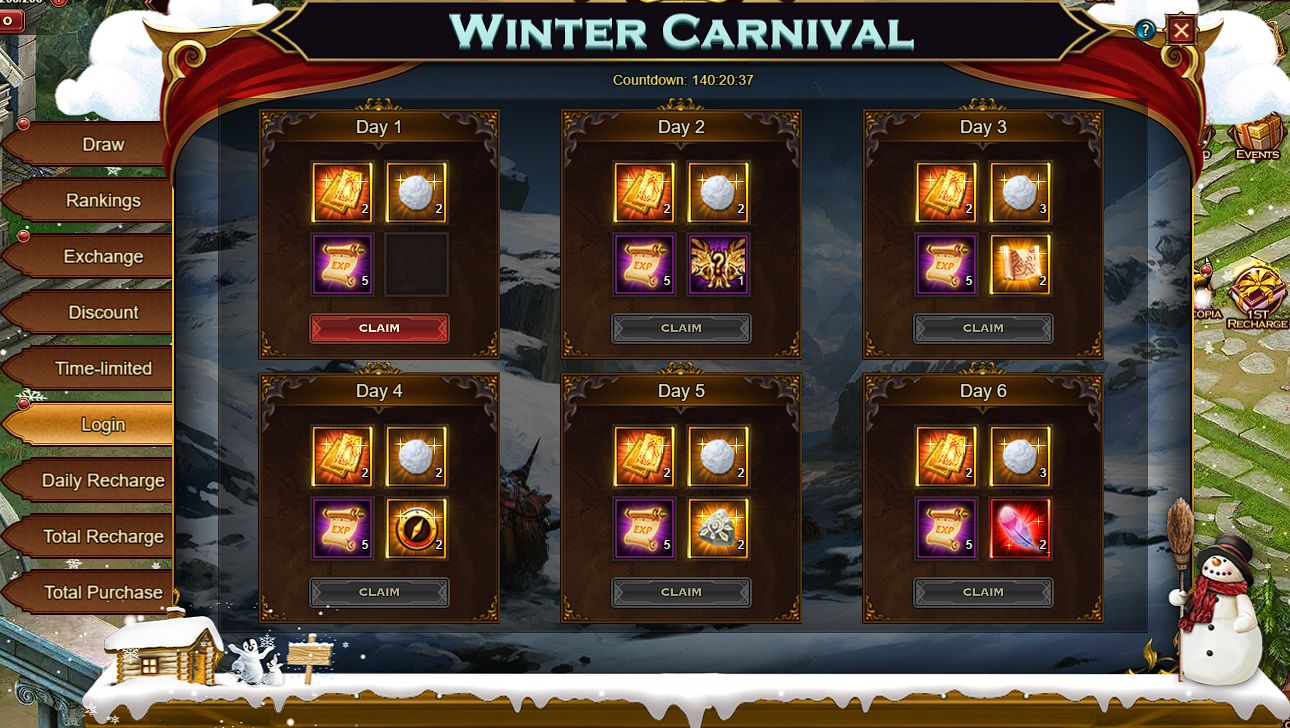Close the Winter Carnival window
This screenshot has width=1290, height=728.
coord(1181,31)
